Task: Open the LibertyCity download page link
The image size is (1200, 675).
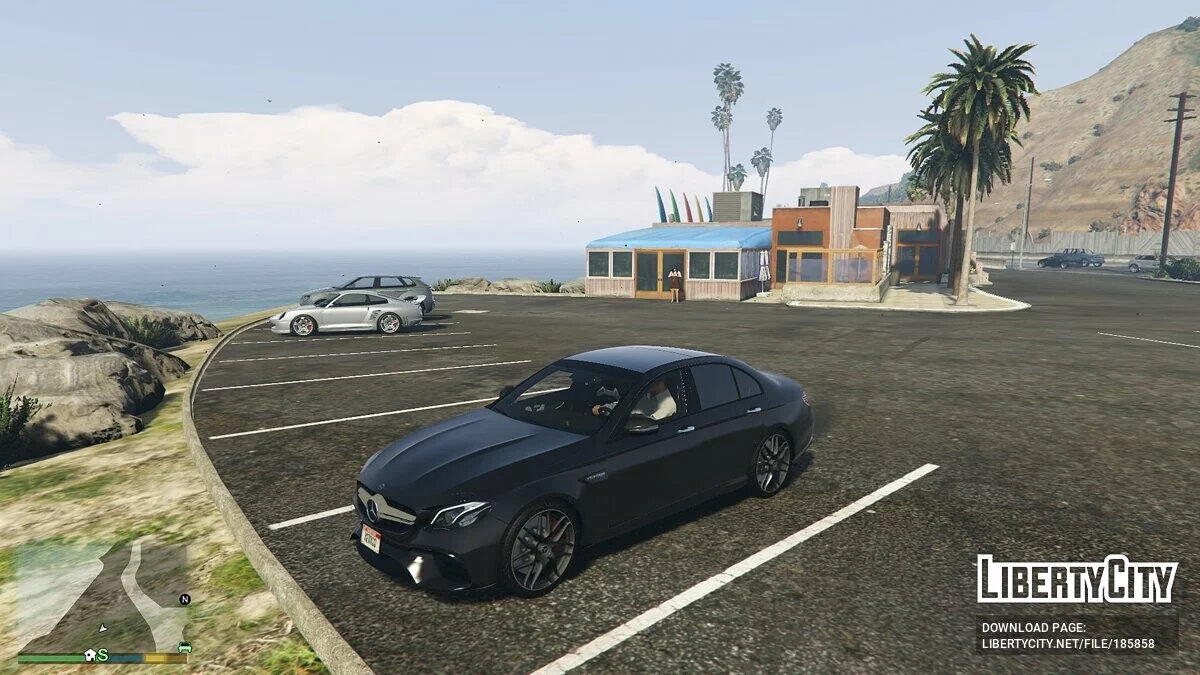Action: (x=1067, y=643)
